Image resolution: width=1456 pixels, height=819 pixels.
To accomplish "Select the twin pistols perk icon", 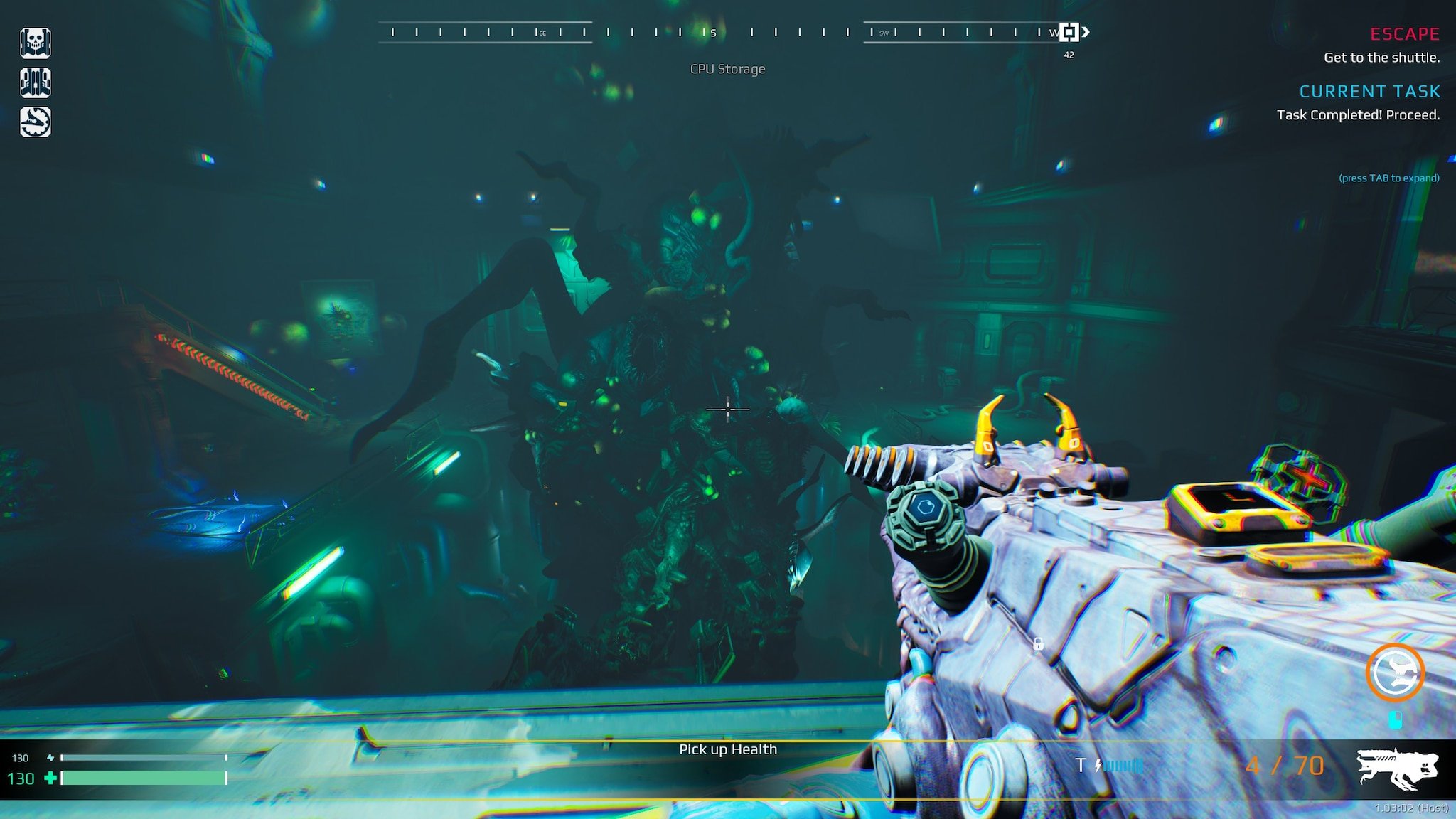I will (x=35, y=82).
